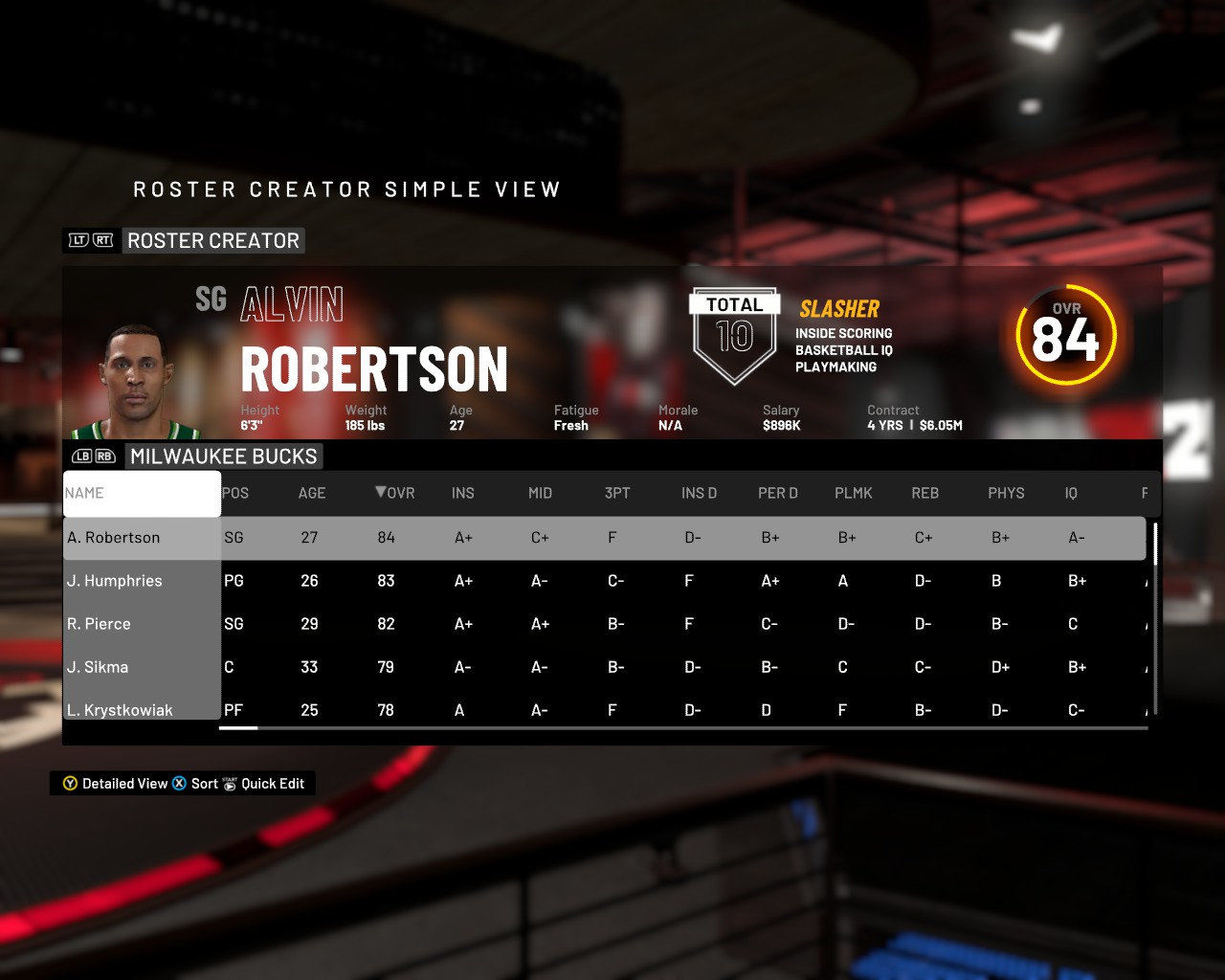Pick R. Pierce in the player list

point(99,624)
